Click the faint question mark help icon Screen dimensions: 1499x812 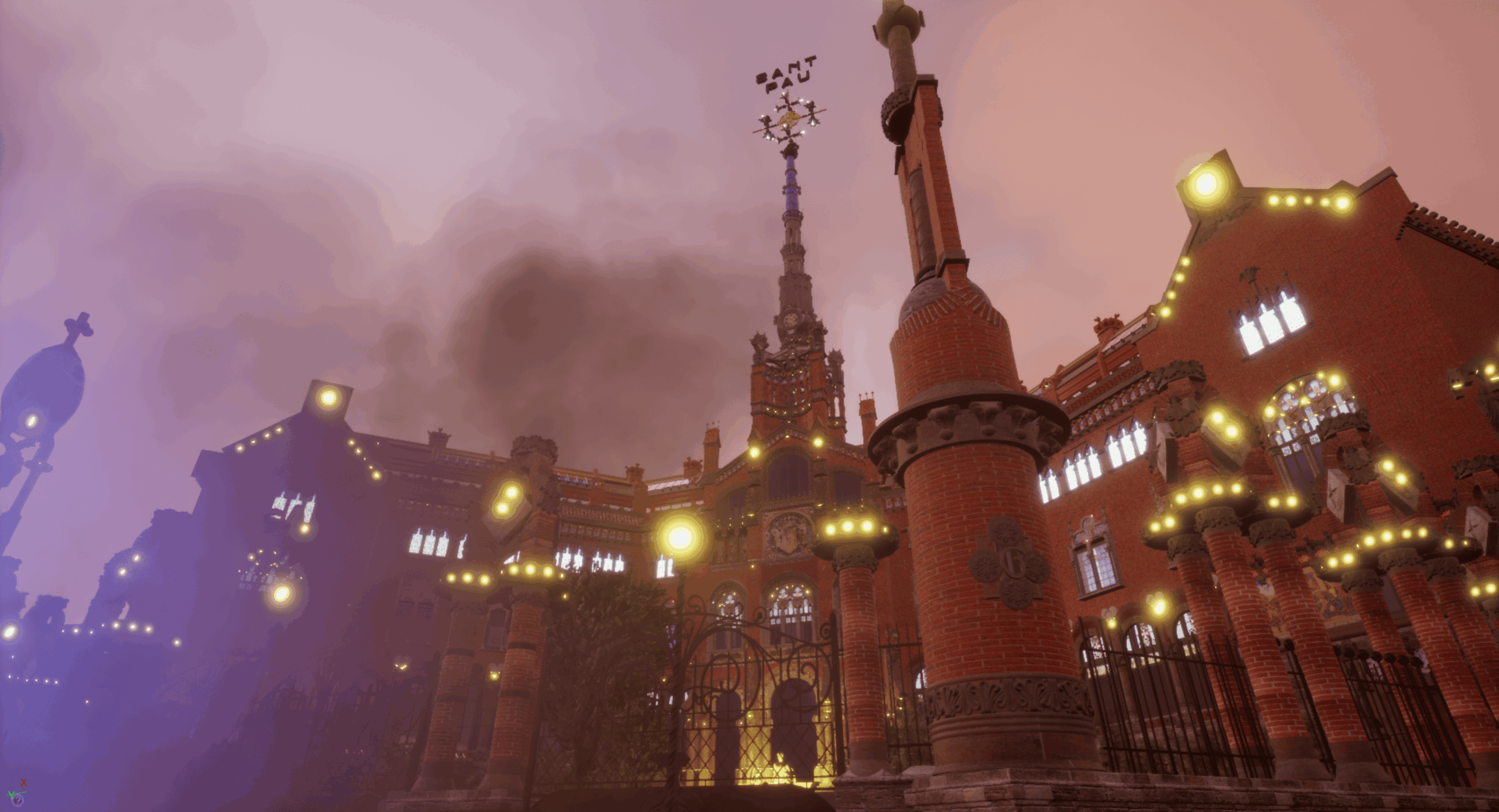pyautogui.click(x=18, y=800)
